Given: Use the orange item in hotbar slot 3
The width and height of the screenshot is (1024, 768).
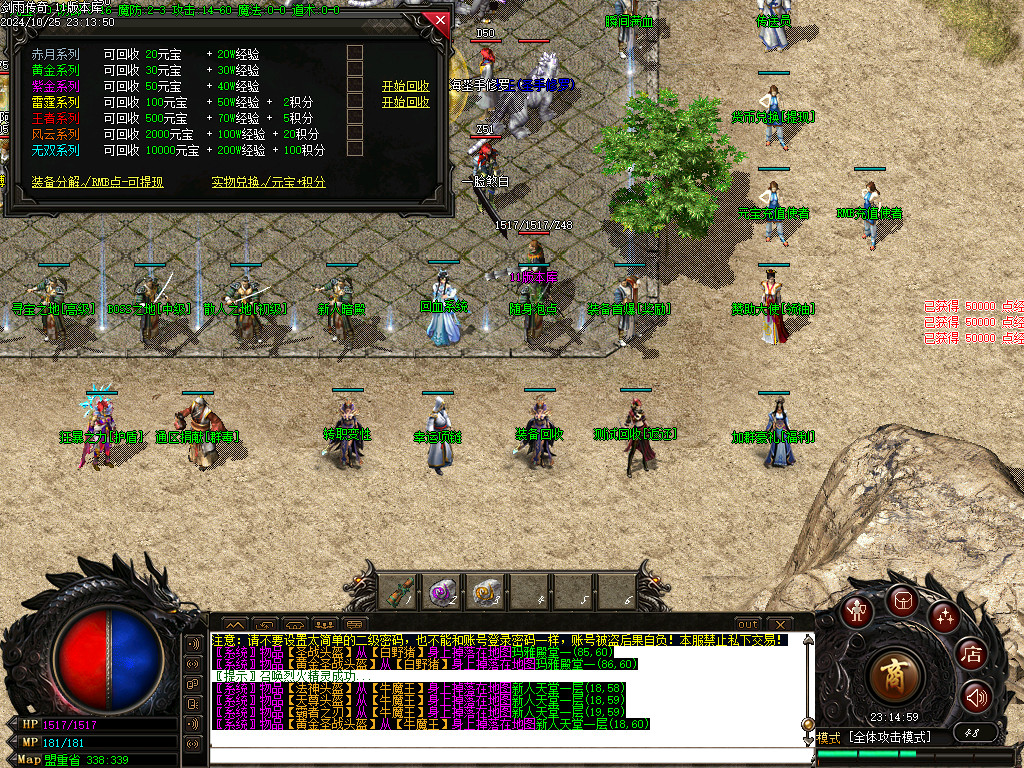Looking at the screenshot, I should (486, 592).
